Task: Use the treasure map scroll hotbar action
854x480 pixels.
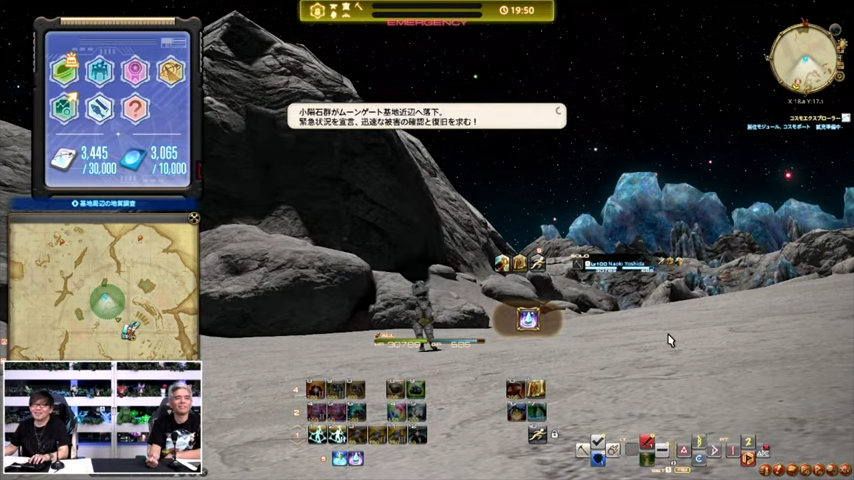Action: coord(536,389)
